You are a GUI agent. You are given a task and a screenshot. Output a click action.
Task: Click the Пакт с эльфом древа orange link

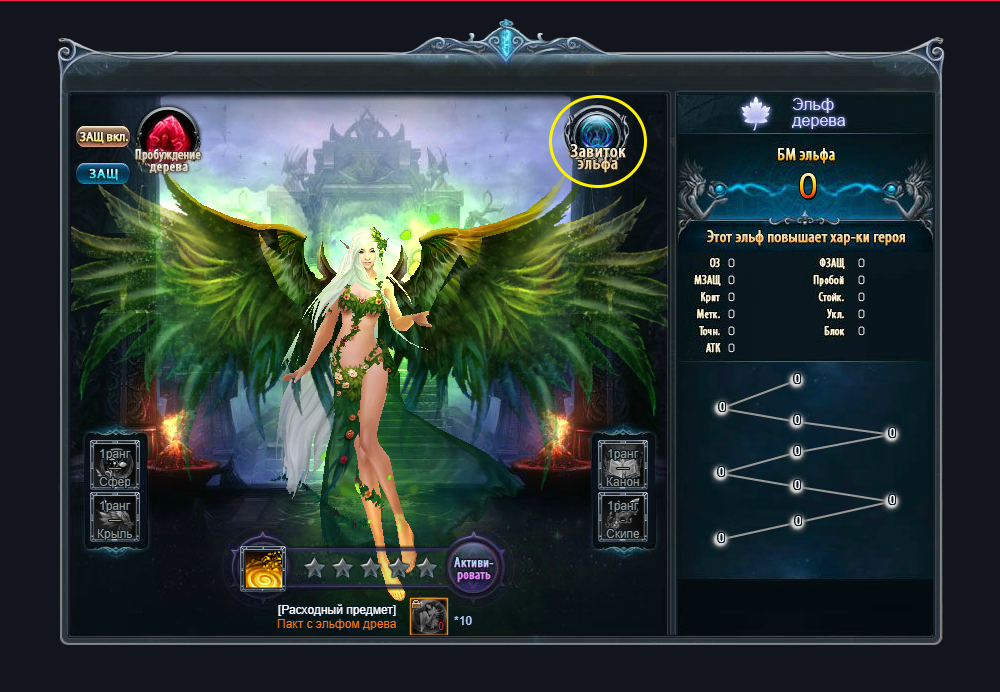pos(336,624)
